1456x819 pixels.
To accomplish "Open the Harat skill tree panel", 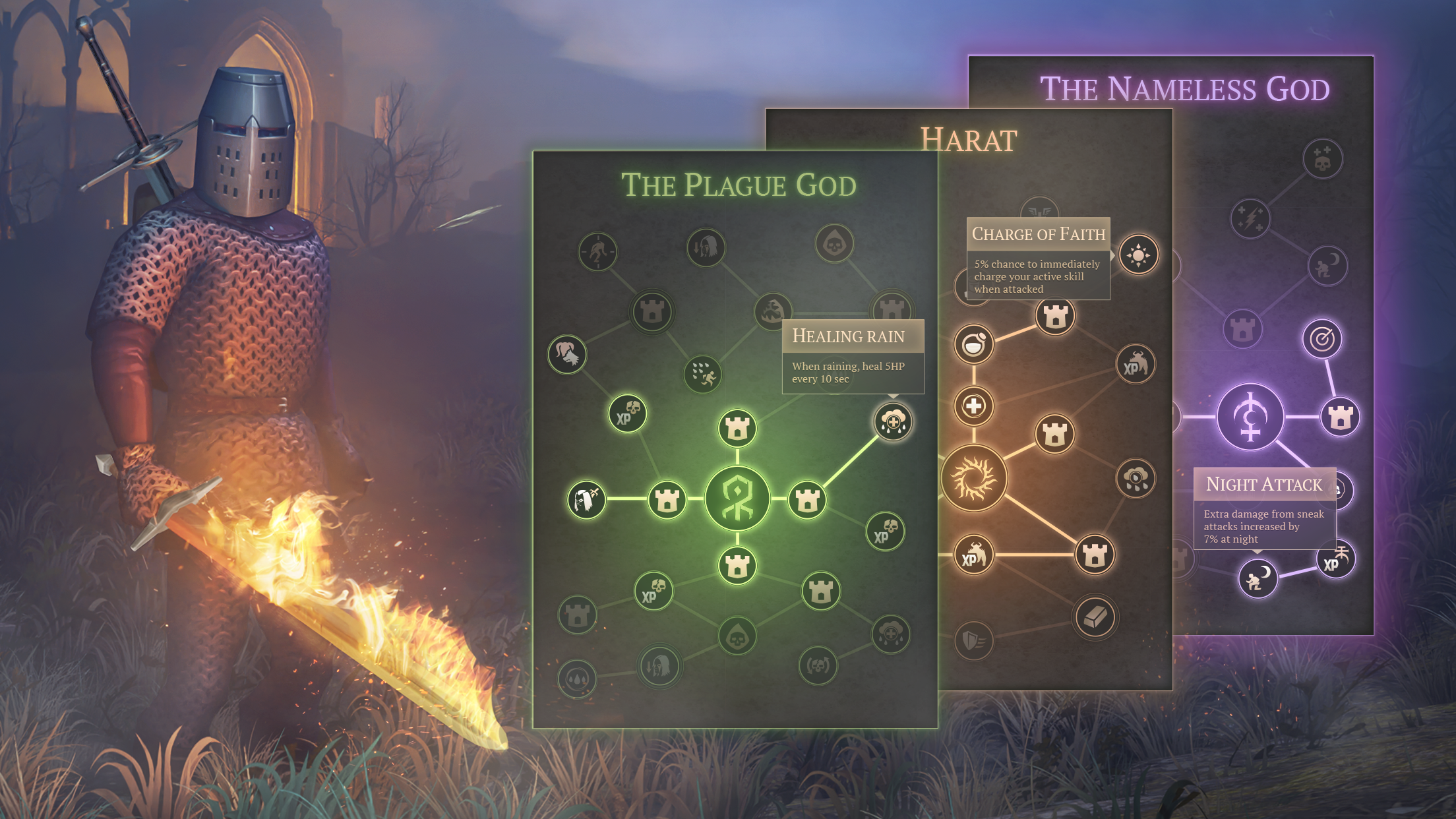I will point(969,138).
